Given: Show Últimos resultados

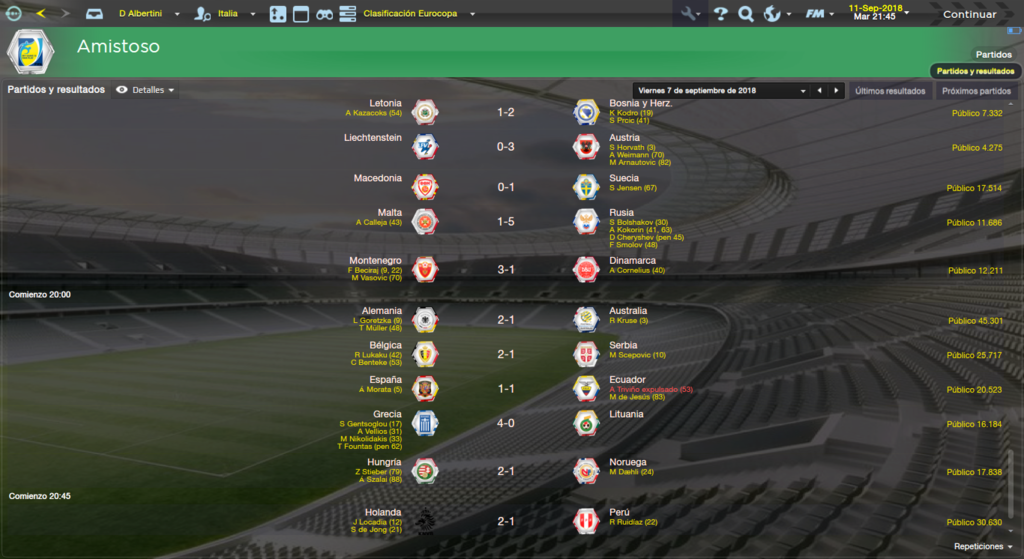Looking at the screenshot, I should (889, 90).
